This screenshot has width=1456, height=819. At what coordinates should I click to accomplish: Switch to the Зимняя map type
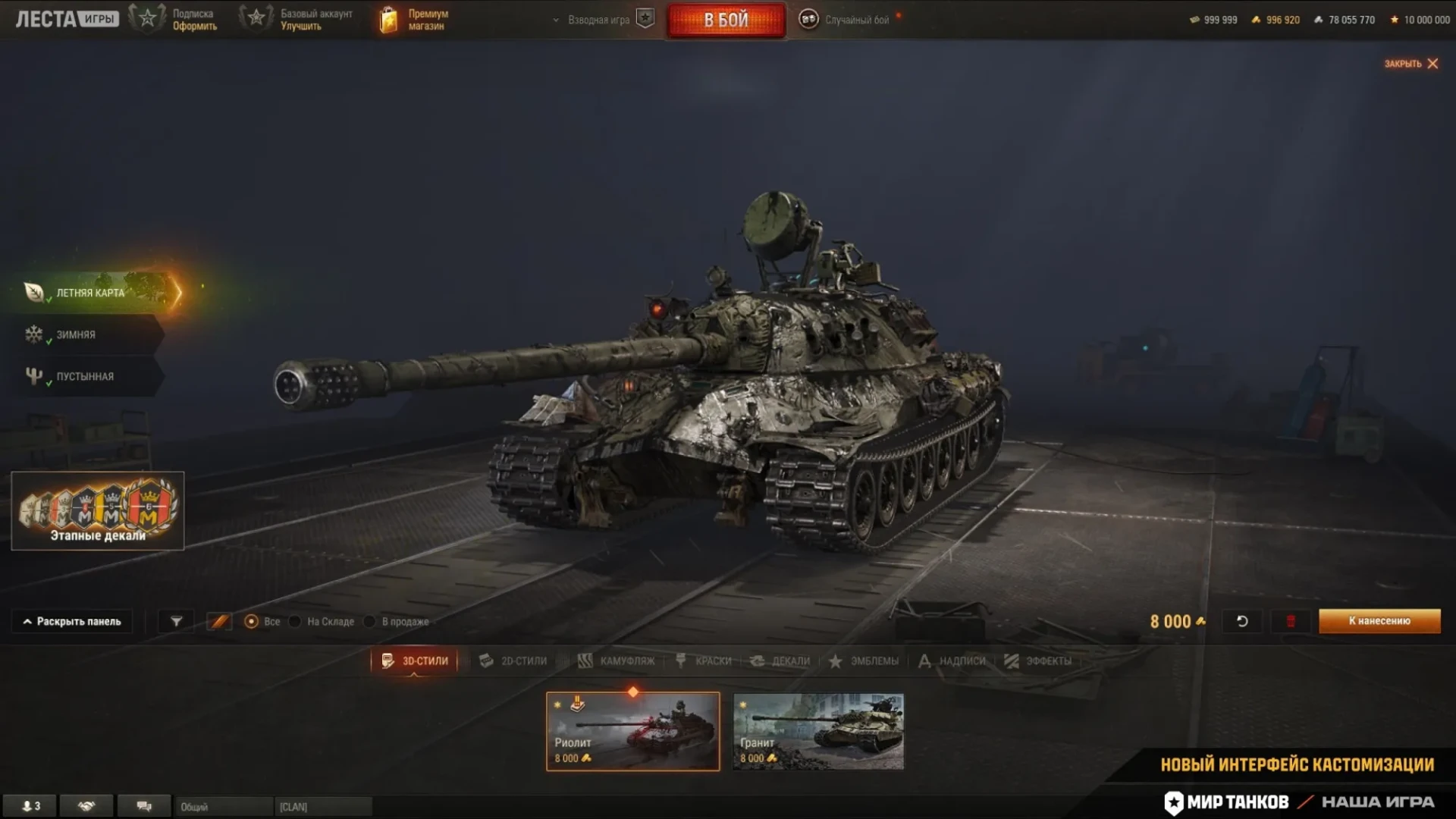point(76,334)
